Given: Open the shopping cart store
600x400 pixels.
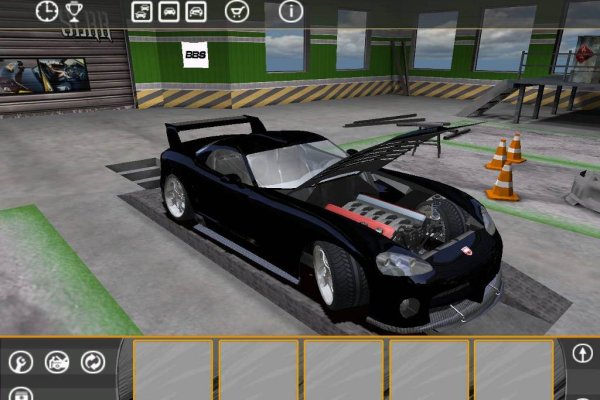Looking at the screenshot, I should coord(236,11).
